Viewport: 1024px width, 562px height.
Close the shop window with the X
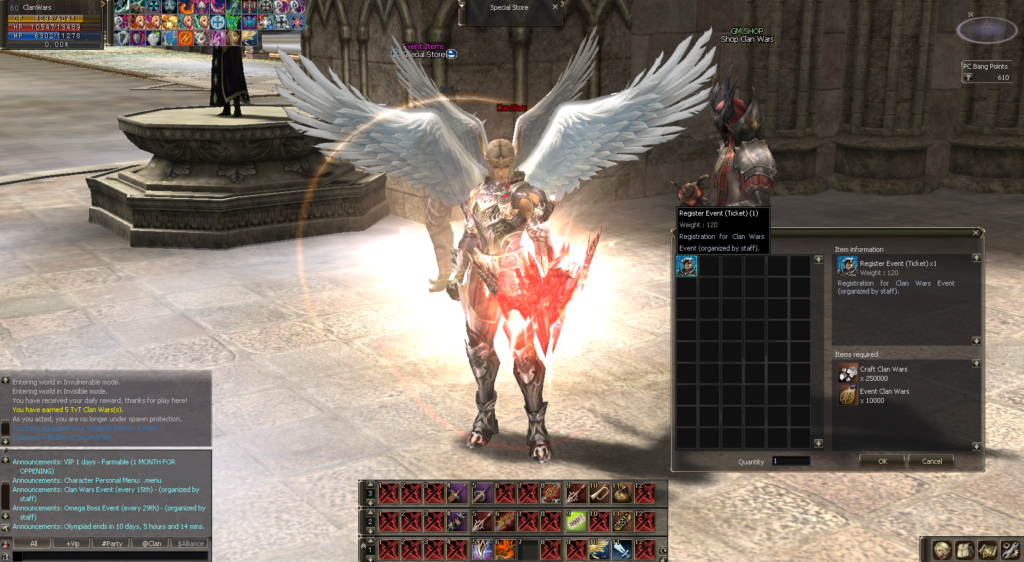tap(976, 235)
